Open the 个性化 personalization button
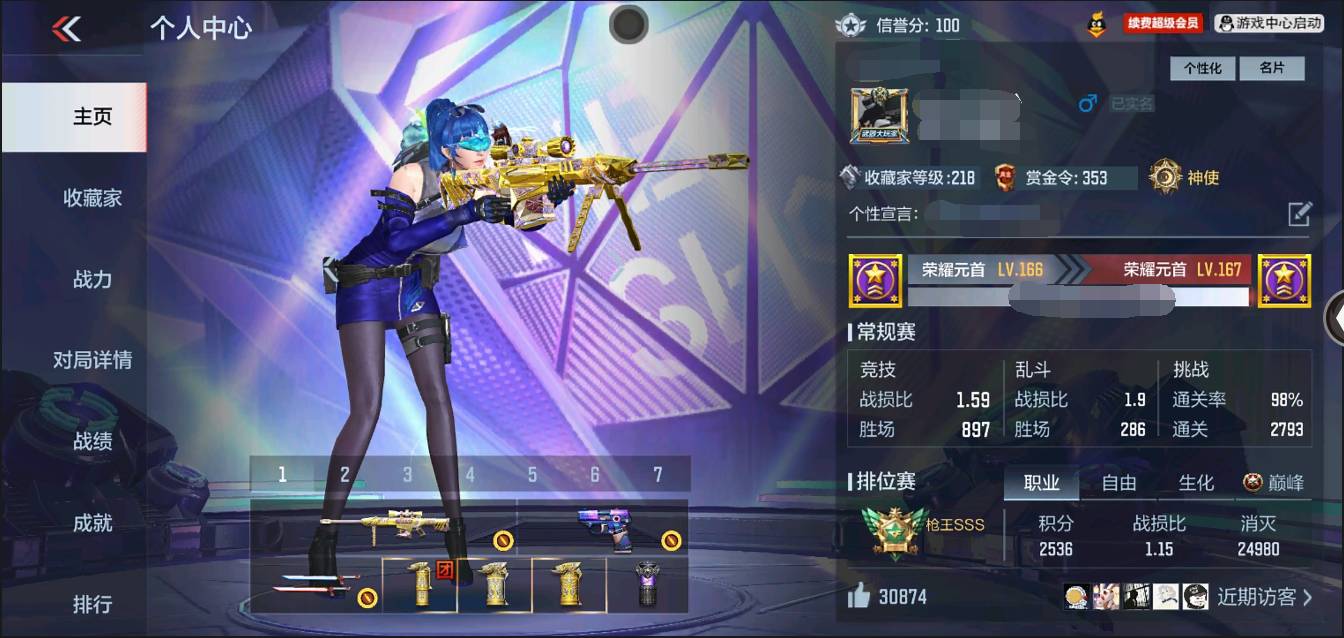The width and height of the screenshot is (1344, 638). [x=1203, y=68]
